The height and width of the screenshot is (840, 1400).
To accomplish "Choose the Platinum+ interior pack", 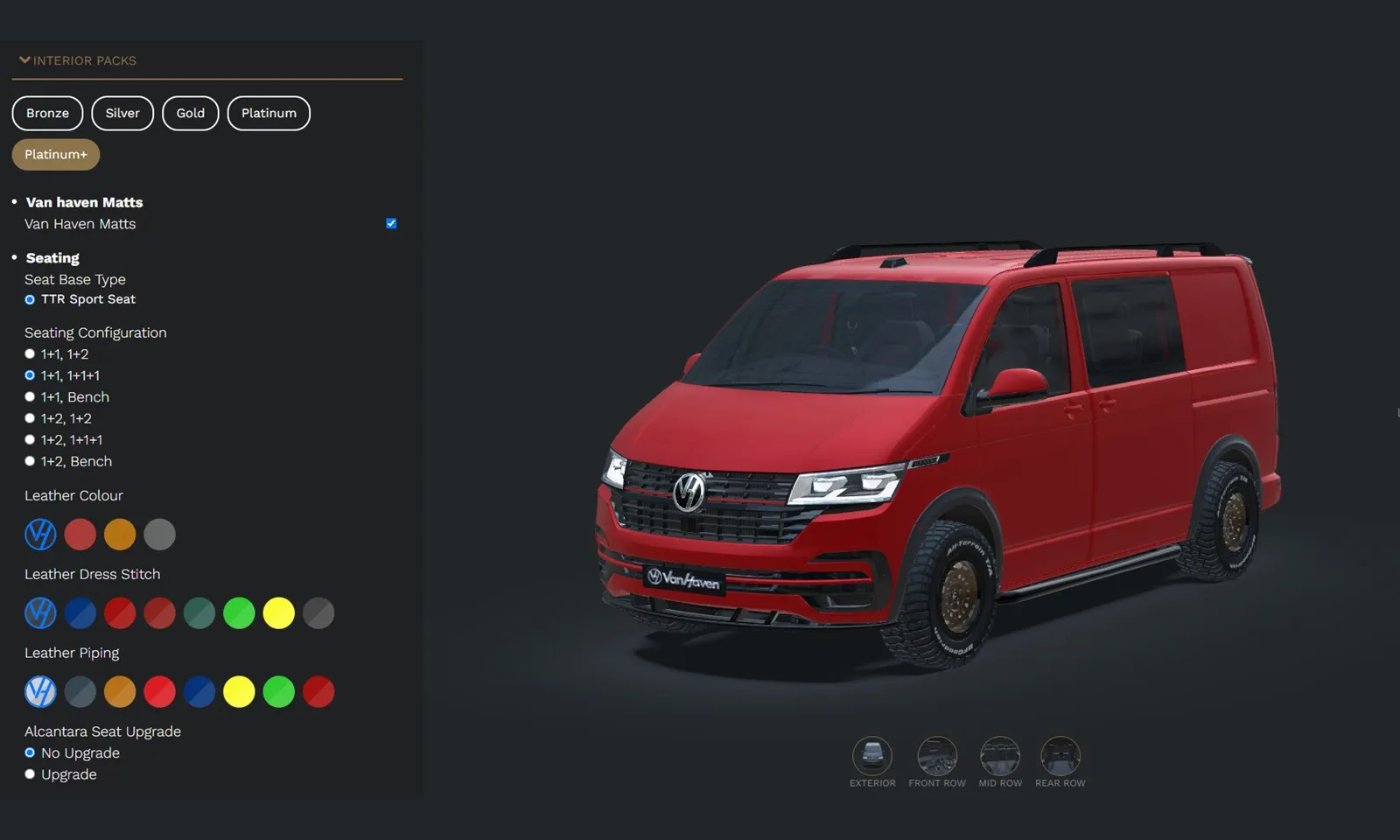I will click(x=55, y=154).
